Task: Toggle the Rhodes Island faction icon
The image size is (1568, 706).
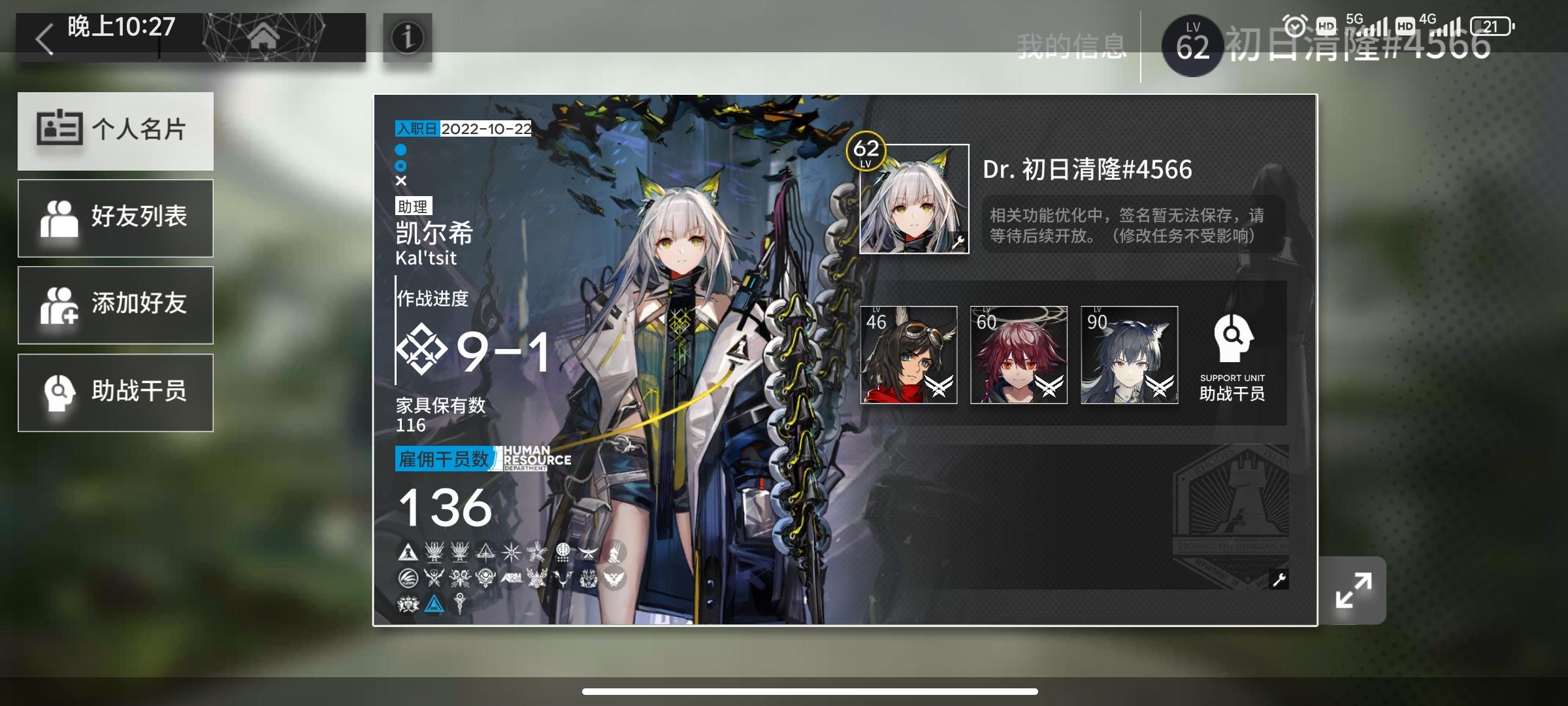Action: pyautogui.click(x=408, y=552)
